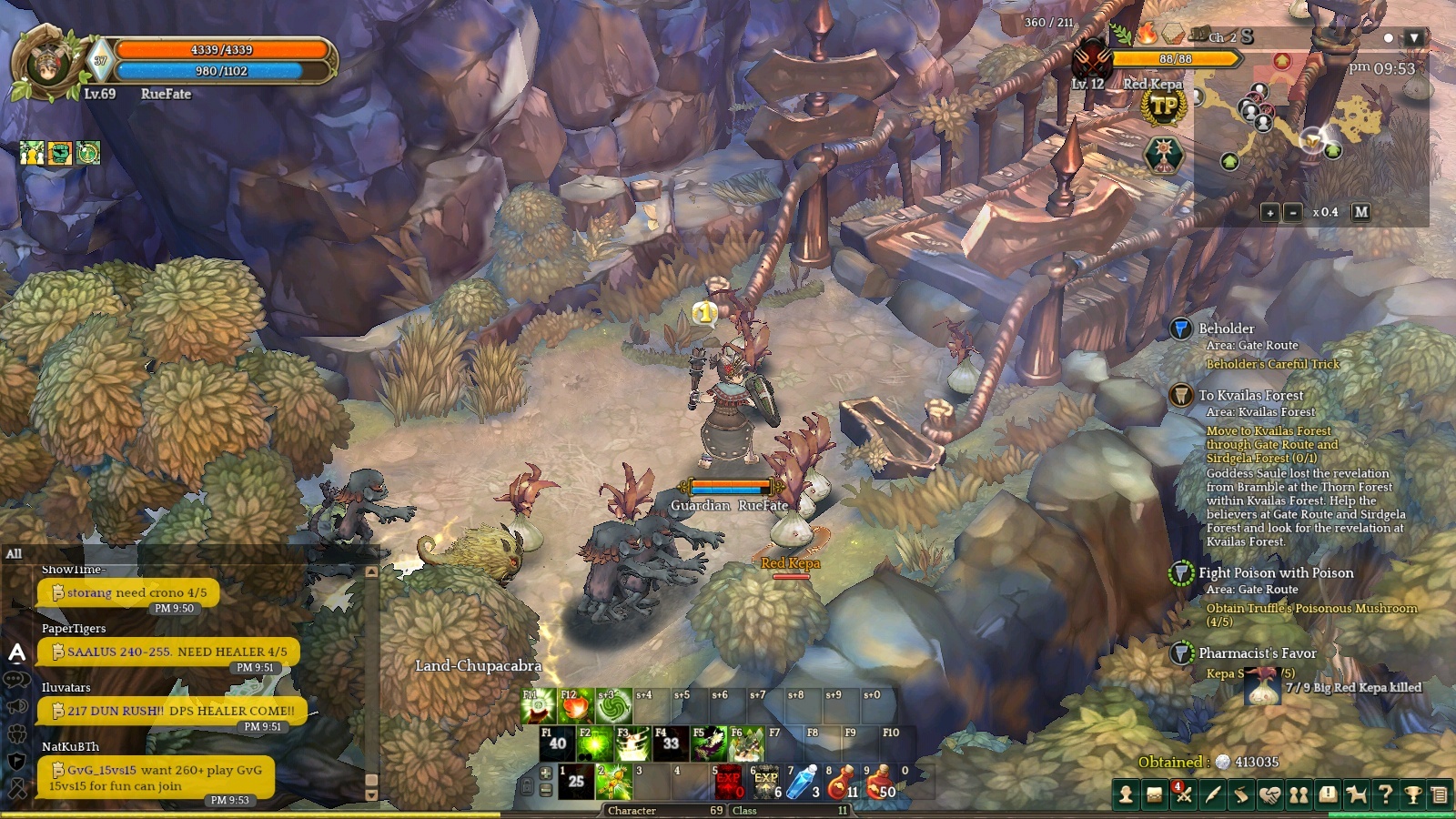Image resolution: width=1456 pixels, height=819 pixels.
Task: Use the red potion with 50 count
Action: tap(879, 783)
